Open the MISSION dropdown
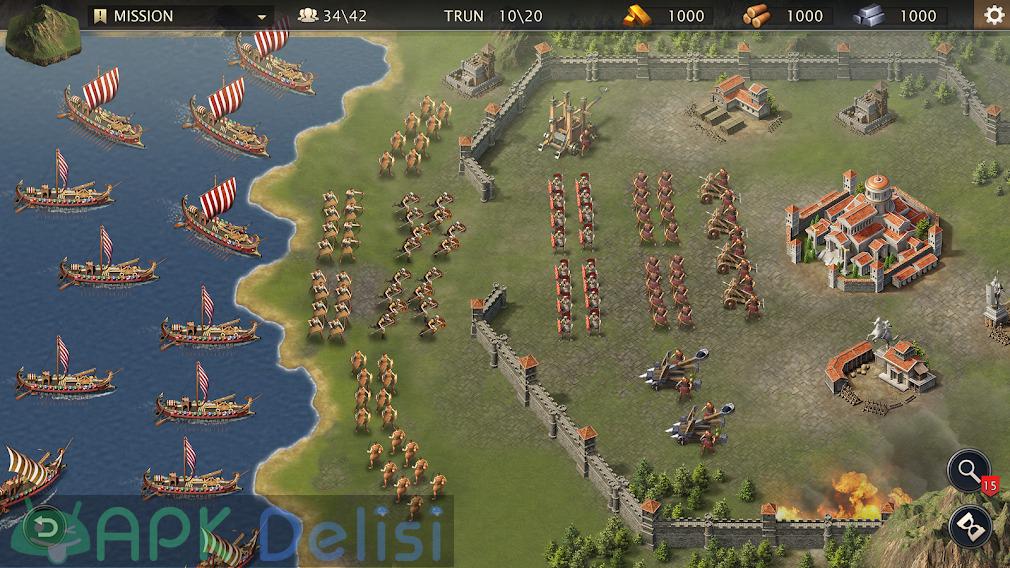Screen dimensions: 1010x568 180,16
